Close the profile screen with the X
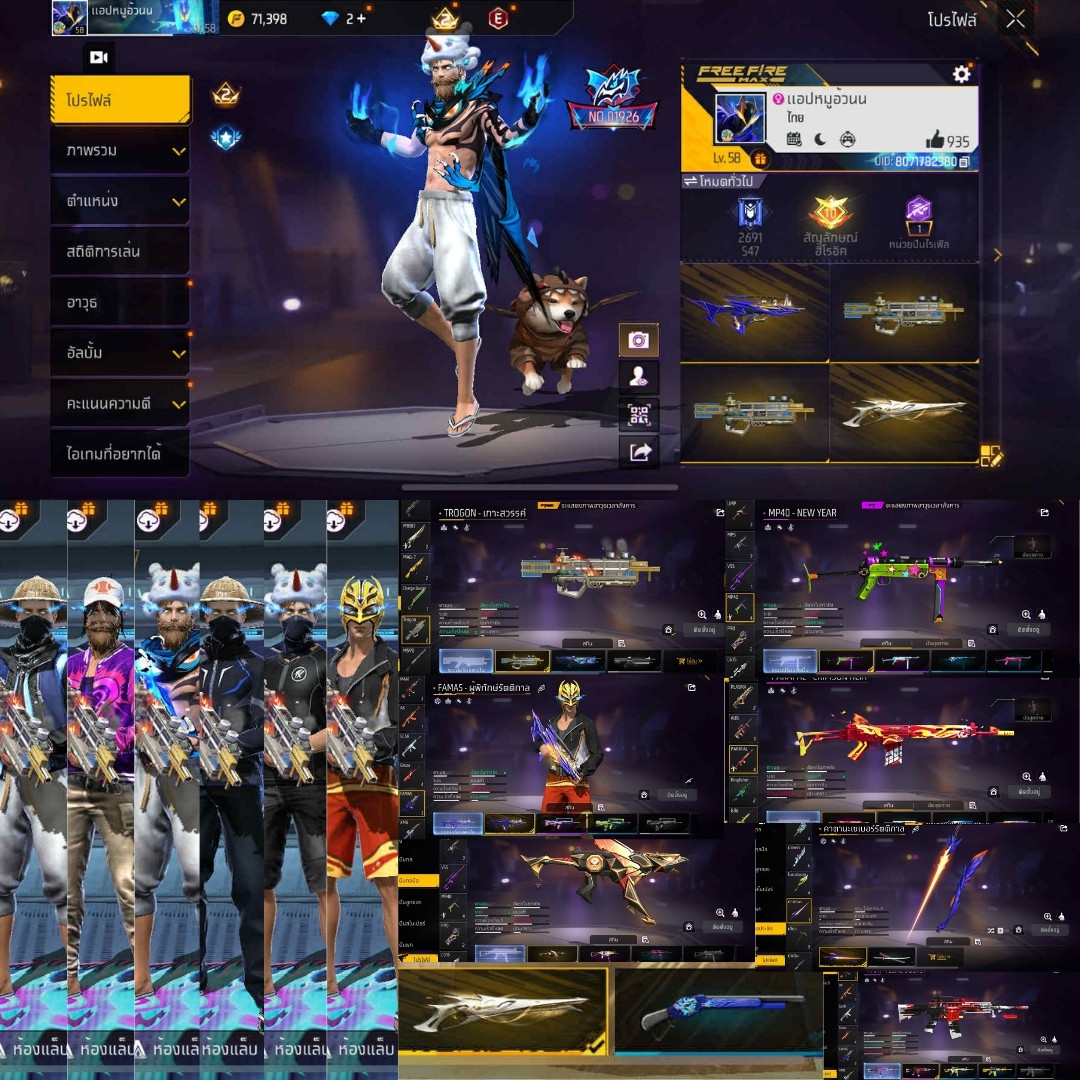The height and width of the screenshot is (1080, 1080). (x=1015, y=19)
